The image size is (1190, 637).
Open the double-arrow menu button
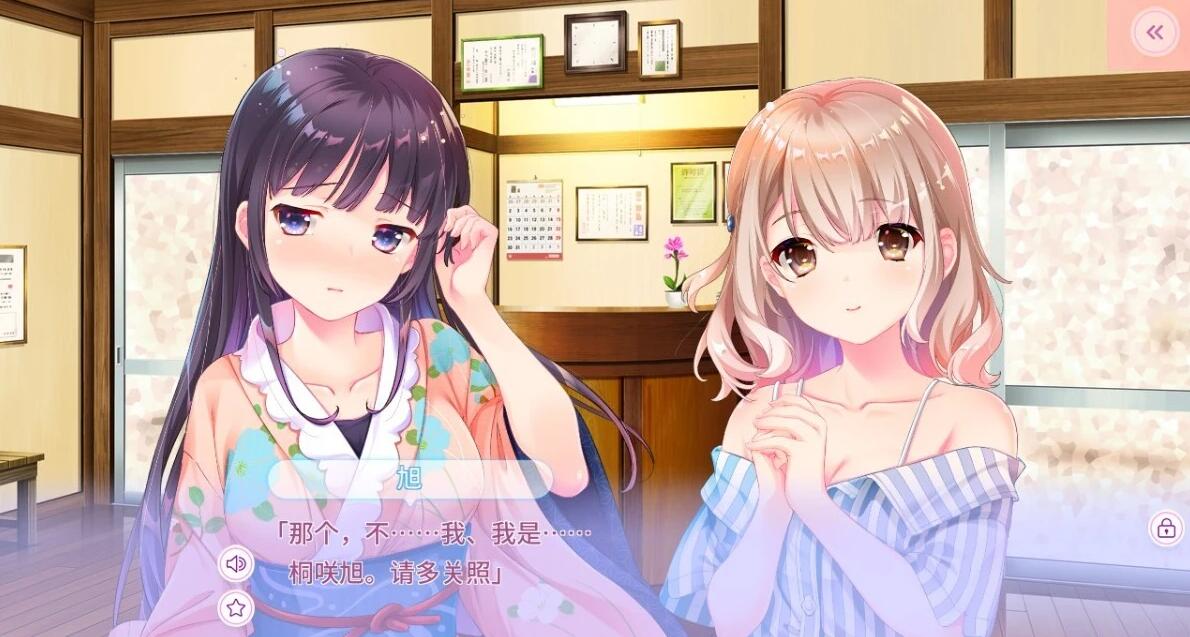click(1155, 33)
